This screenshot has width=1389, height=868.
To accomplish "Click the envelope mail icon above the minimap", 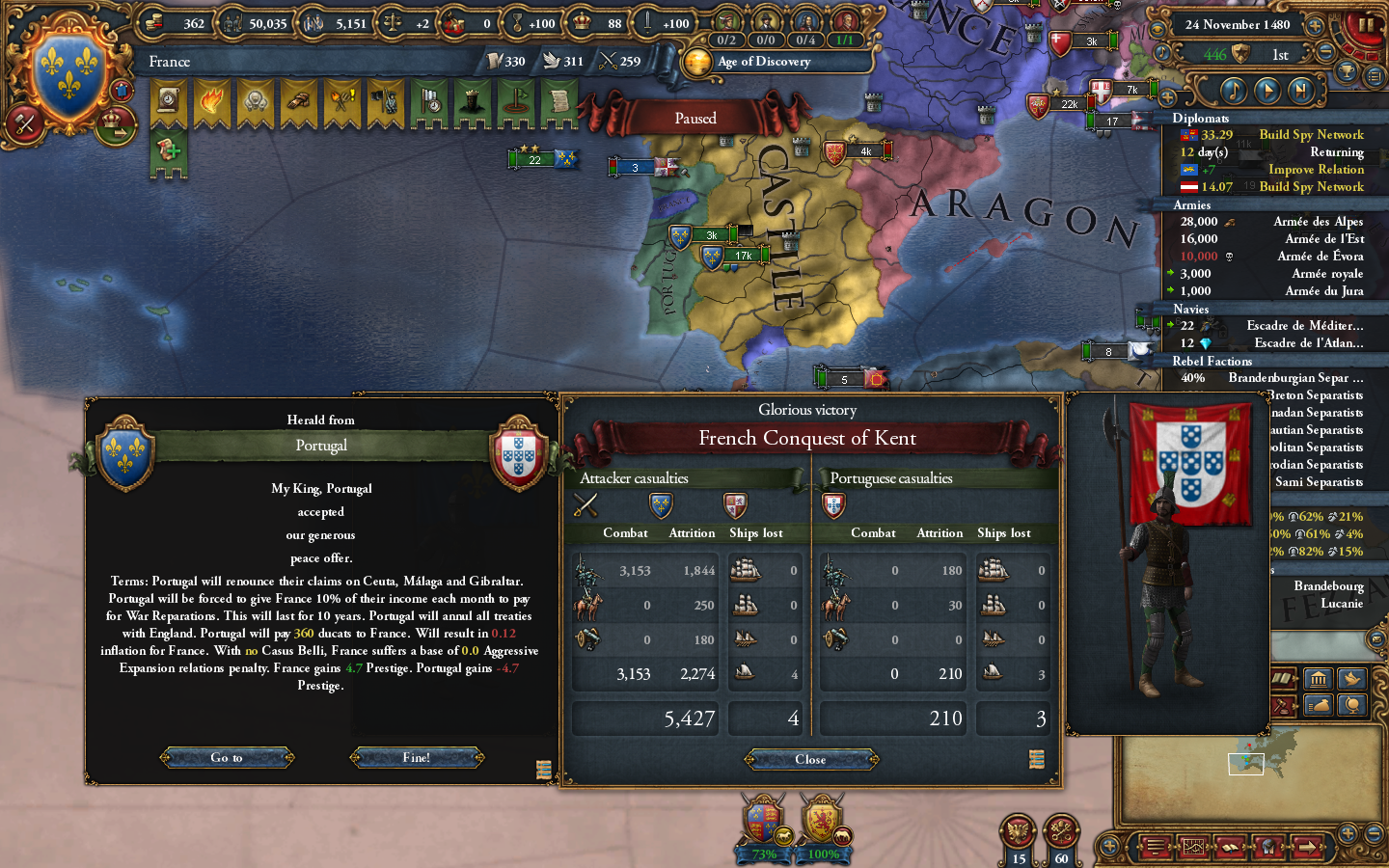I will [1376, 639].
